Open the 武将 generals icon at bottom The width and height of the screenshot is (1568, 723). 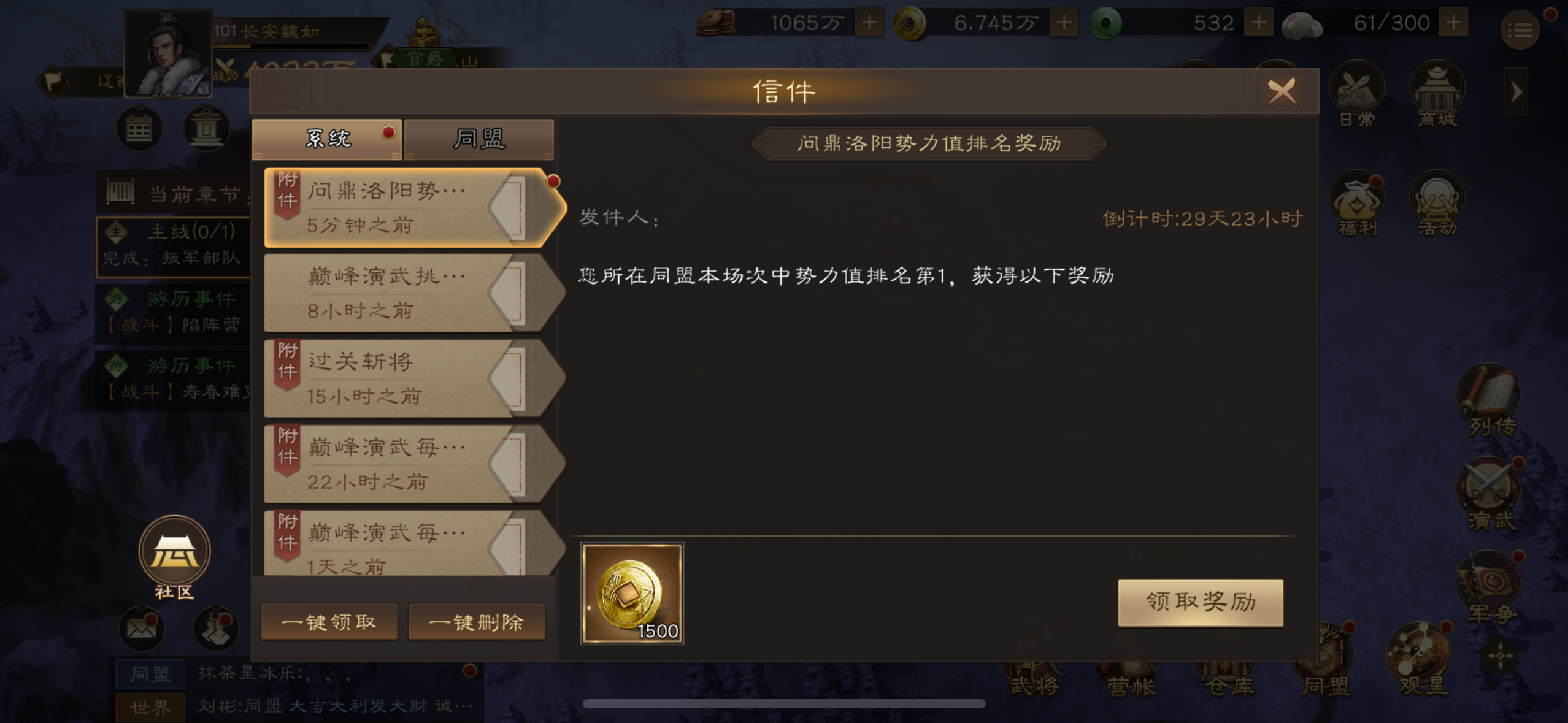[1032, 681]
